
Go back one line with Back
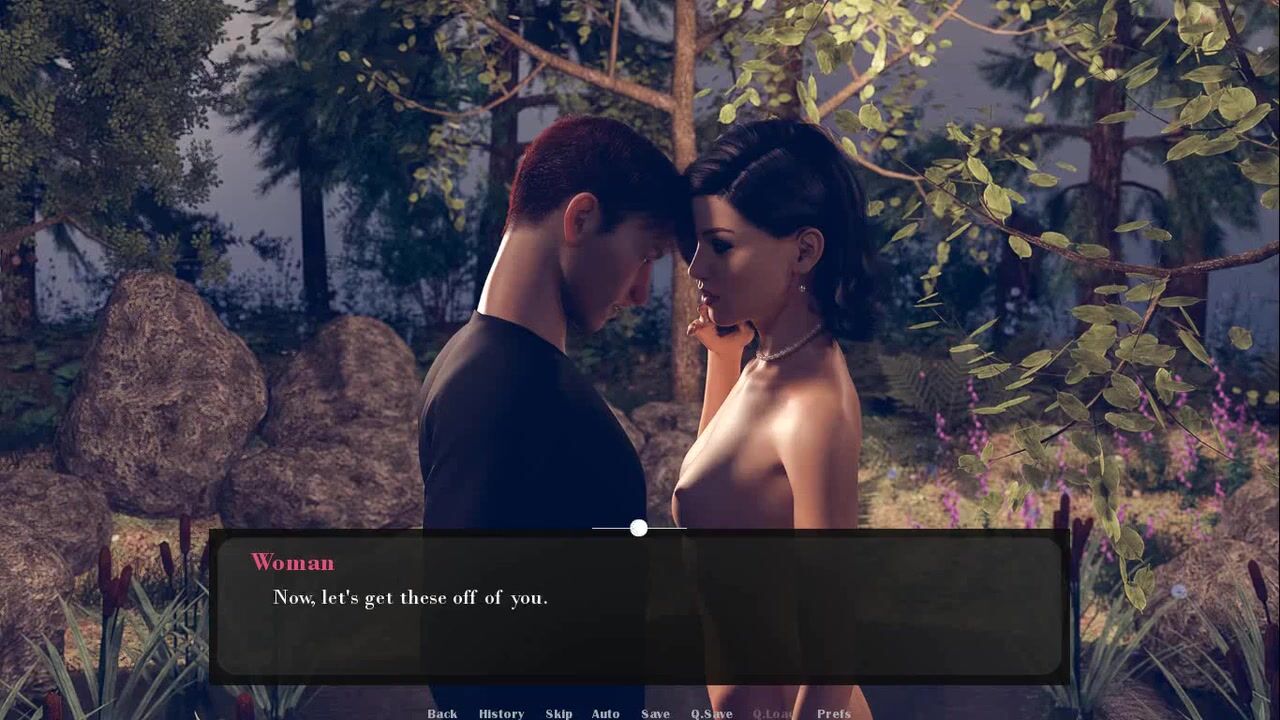pos(442,713)
